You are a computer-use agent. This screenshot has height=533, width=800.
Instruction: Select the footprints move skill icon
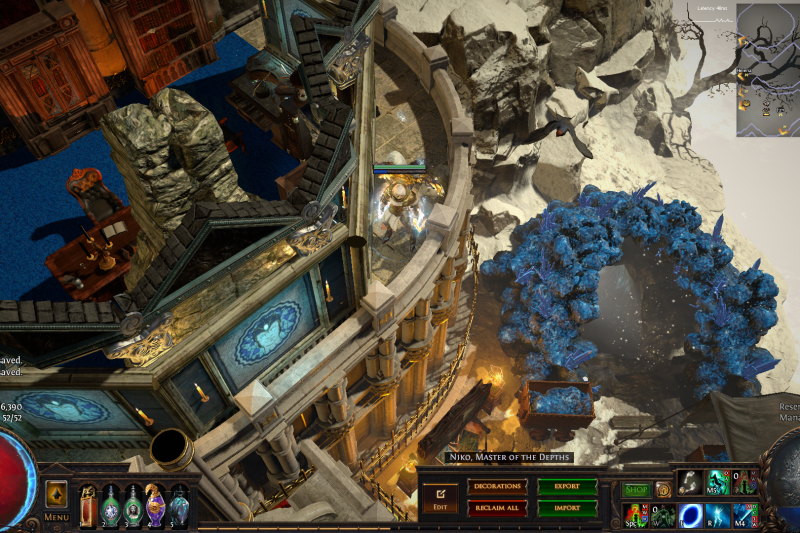click(690, 484)
